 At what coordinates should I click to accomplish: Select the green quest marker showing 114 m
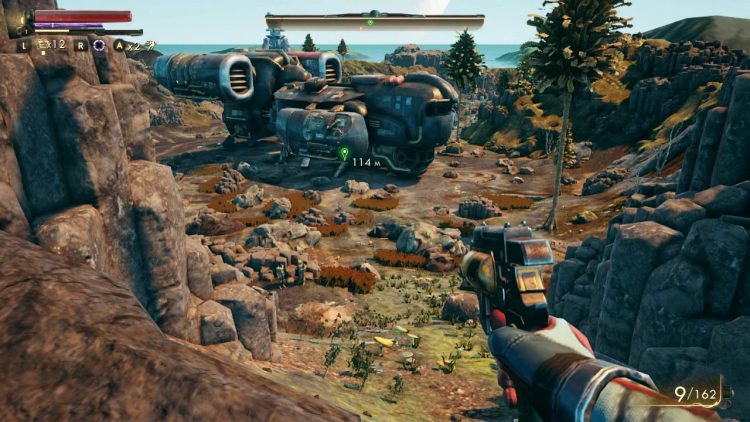click(x=344, y=154)
